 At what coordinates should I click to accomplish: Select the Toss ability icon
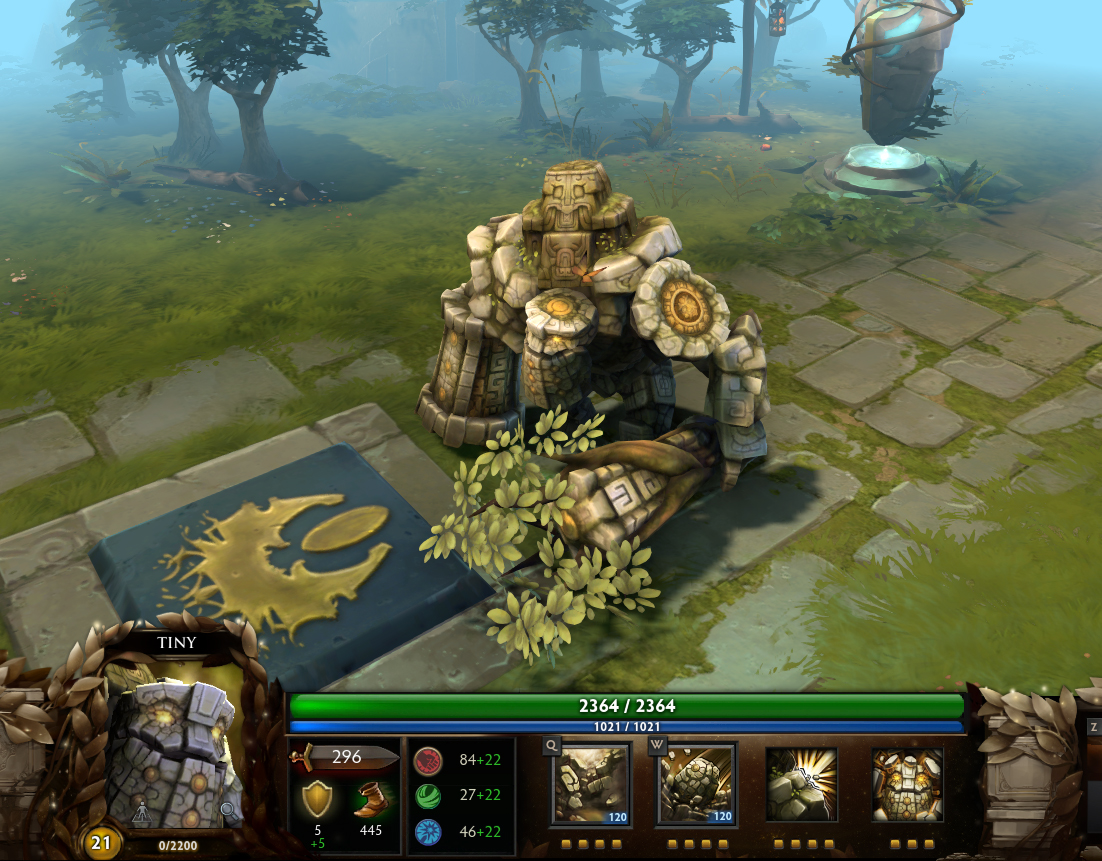697,785
